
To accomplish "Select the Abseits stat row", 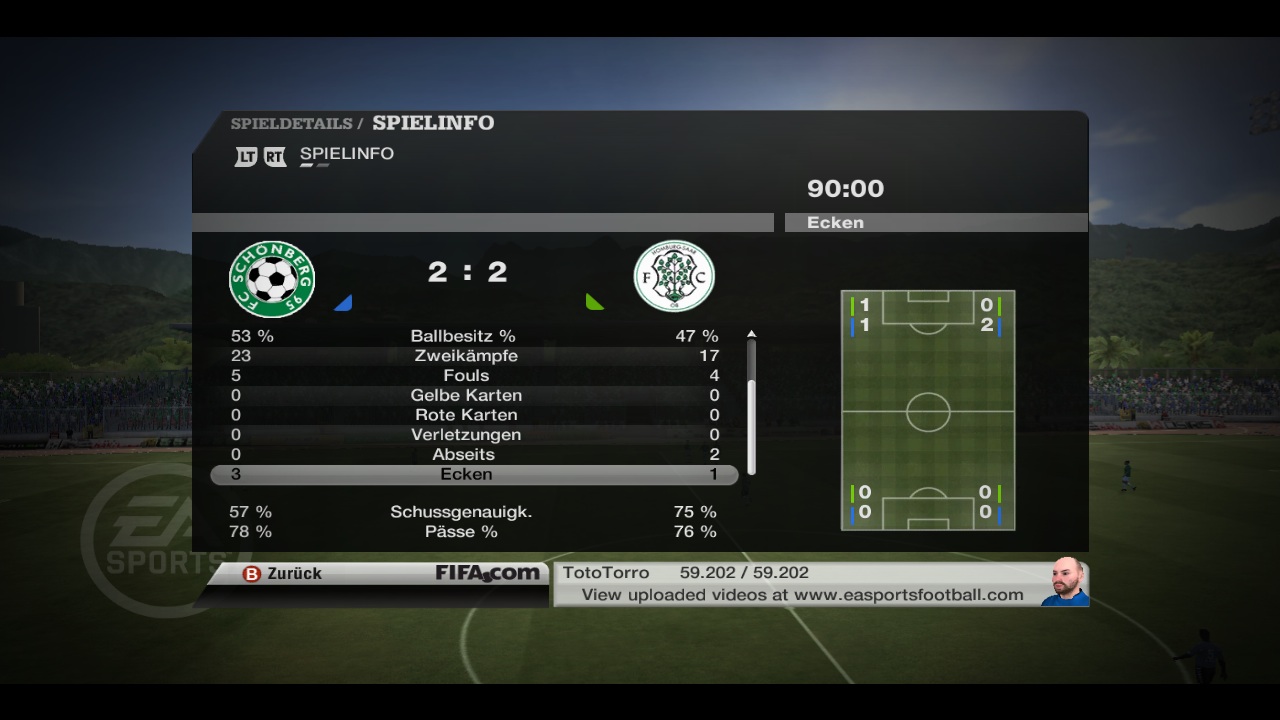I will (x=464, y=455).
